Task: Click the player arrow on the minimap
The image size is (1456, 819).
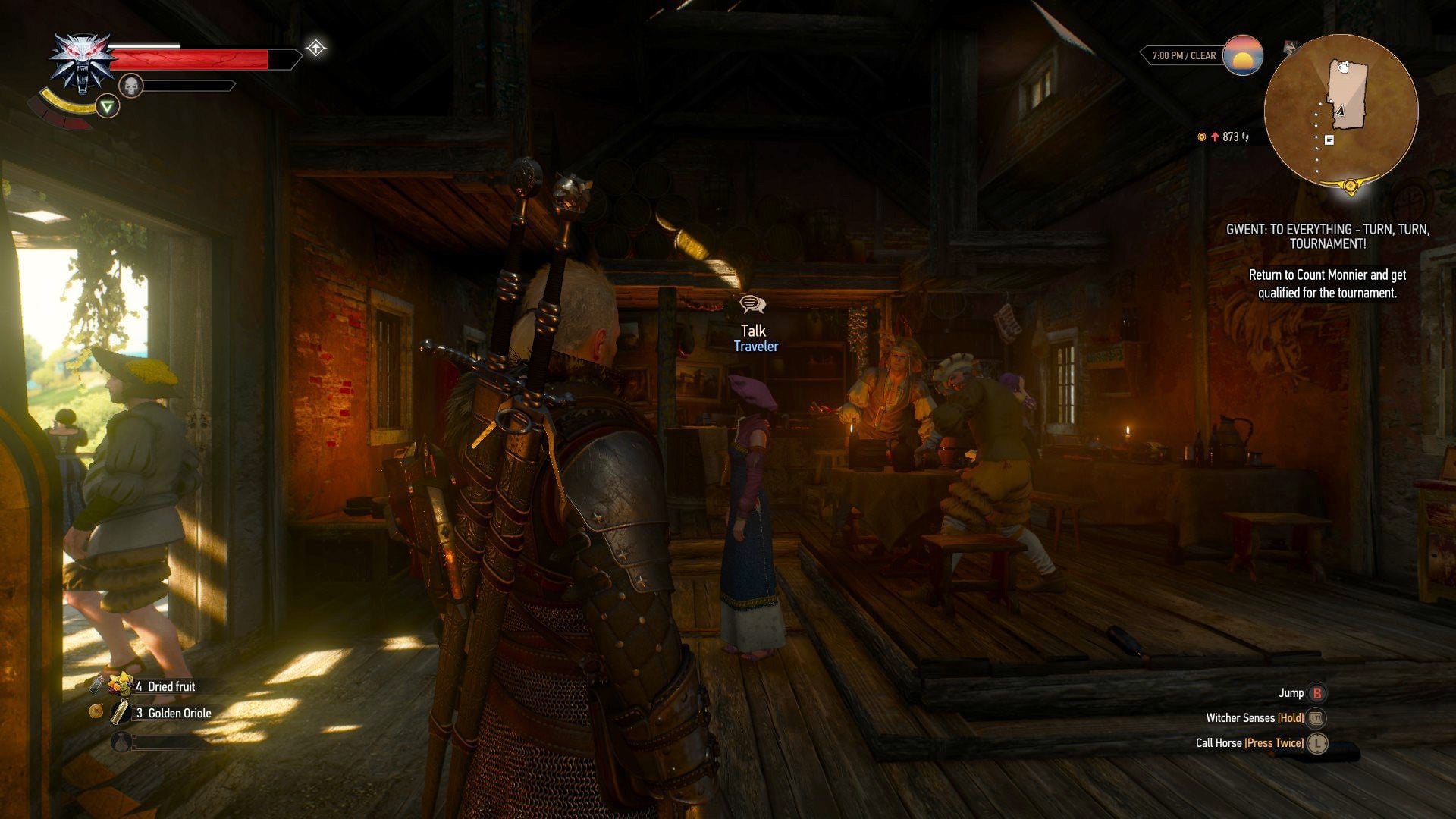Action: click(x=1340, y=111)
